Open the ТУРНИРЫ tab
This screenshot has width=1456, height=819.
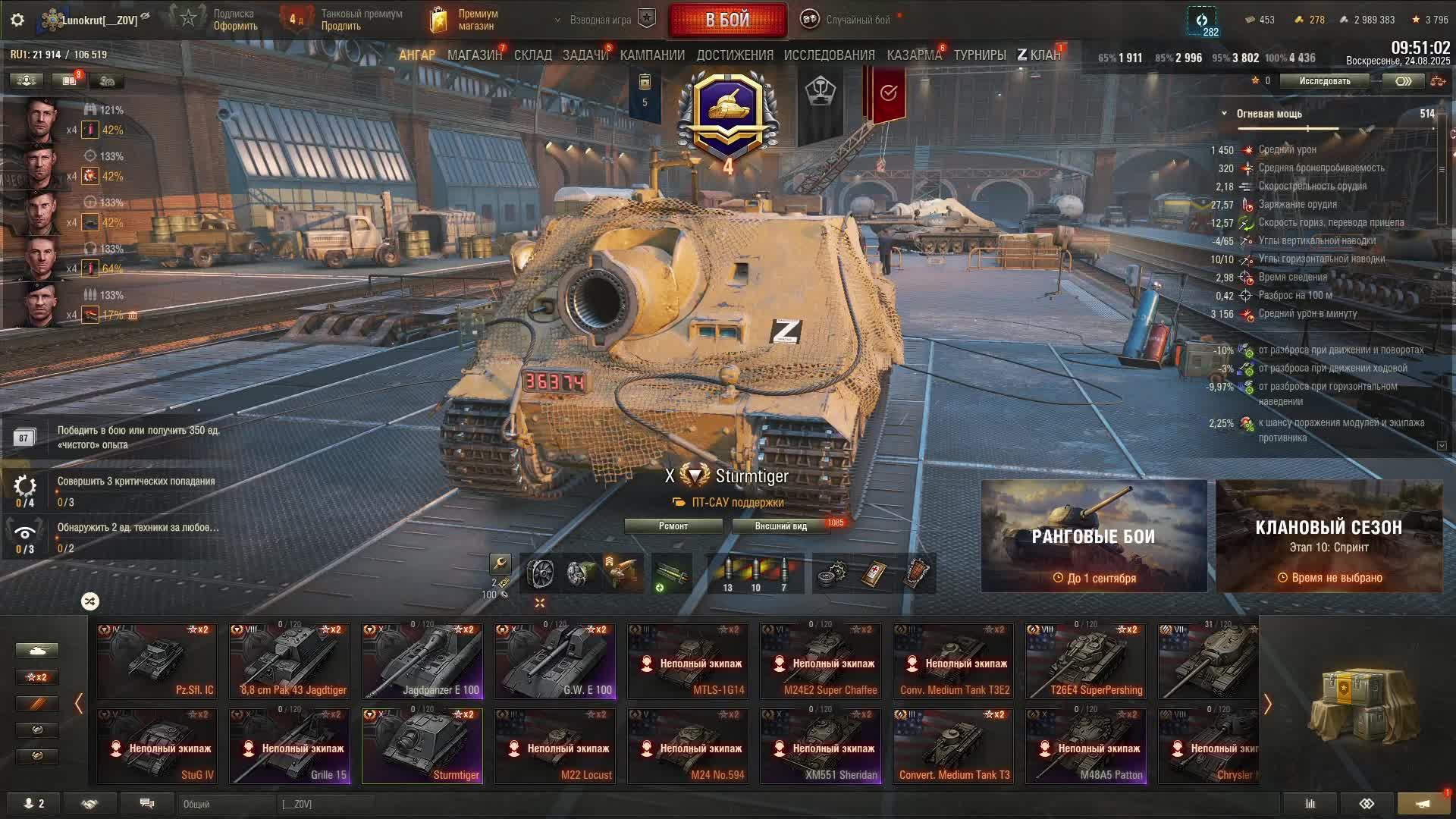click(980, 55)
